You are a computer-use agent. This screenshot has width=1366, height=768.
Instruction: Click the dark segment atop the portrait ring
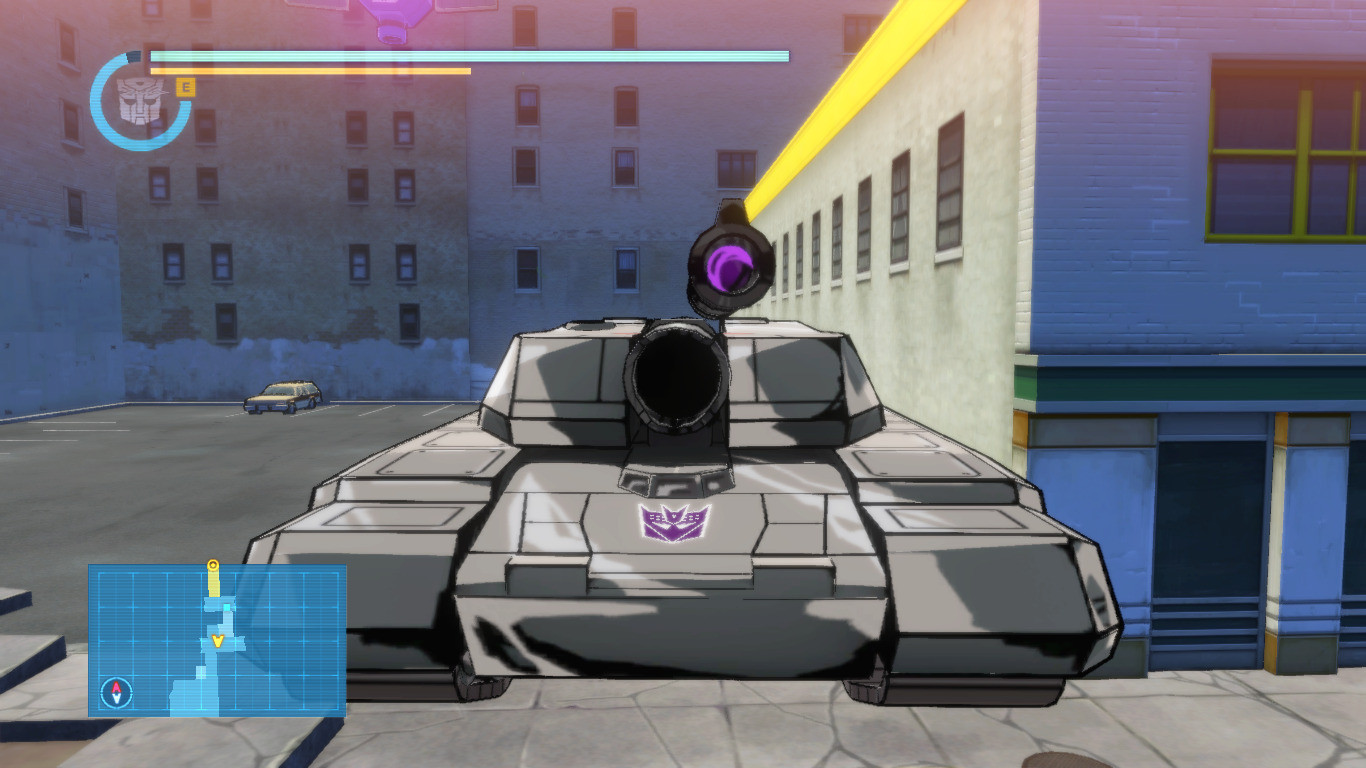[133, 56]
